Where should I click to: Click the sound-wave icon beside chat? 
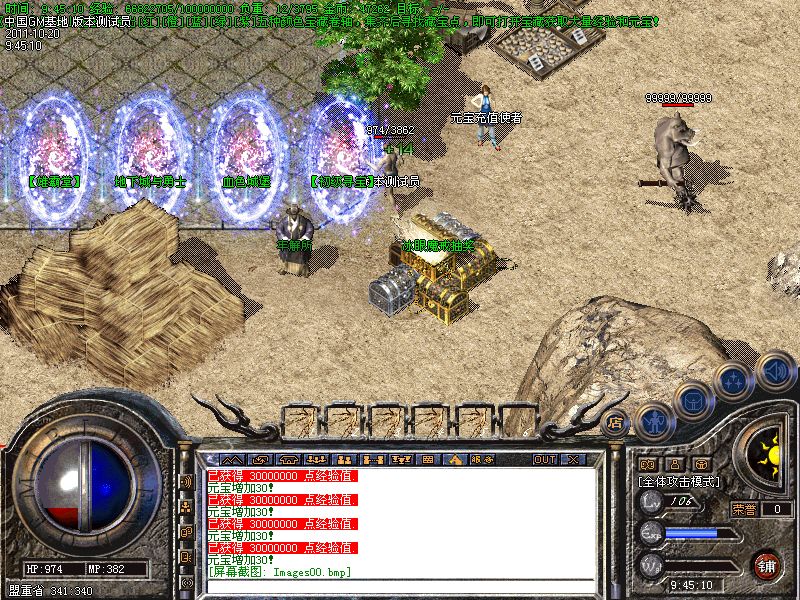(186, 481)
